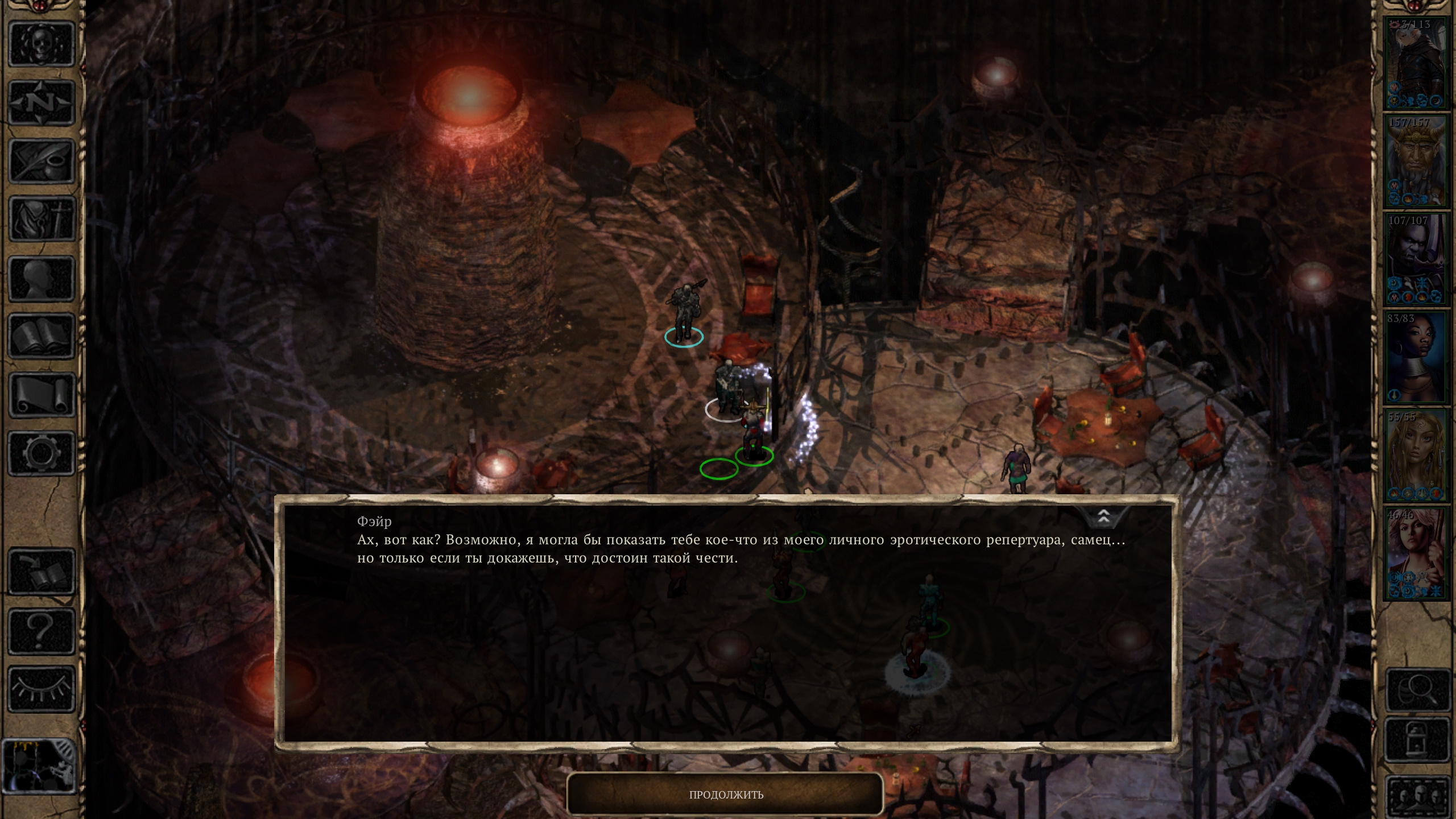Click the magnifying glass button
The width and height of the screenshot is (1456, 819).
[1417, 690]
